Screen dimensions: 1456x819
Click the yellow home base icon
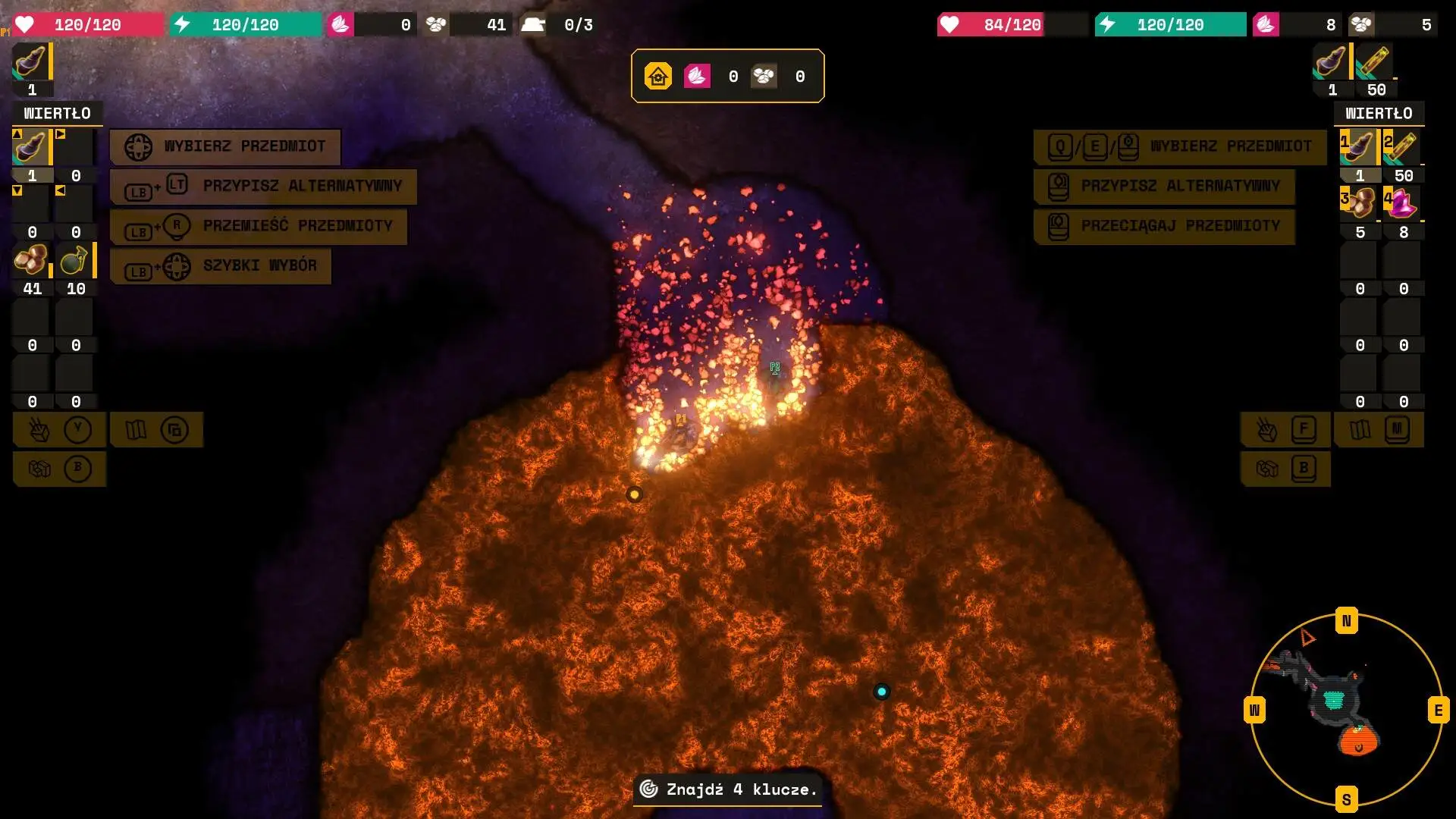point(658,76)
